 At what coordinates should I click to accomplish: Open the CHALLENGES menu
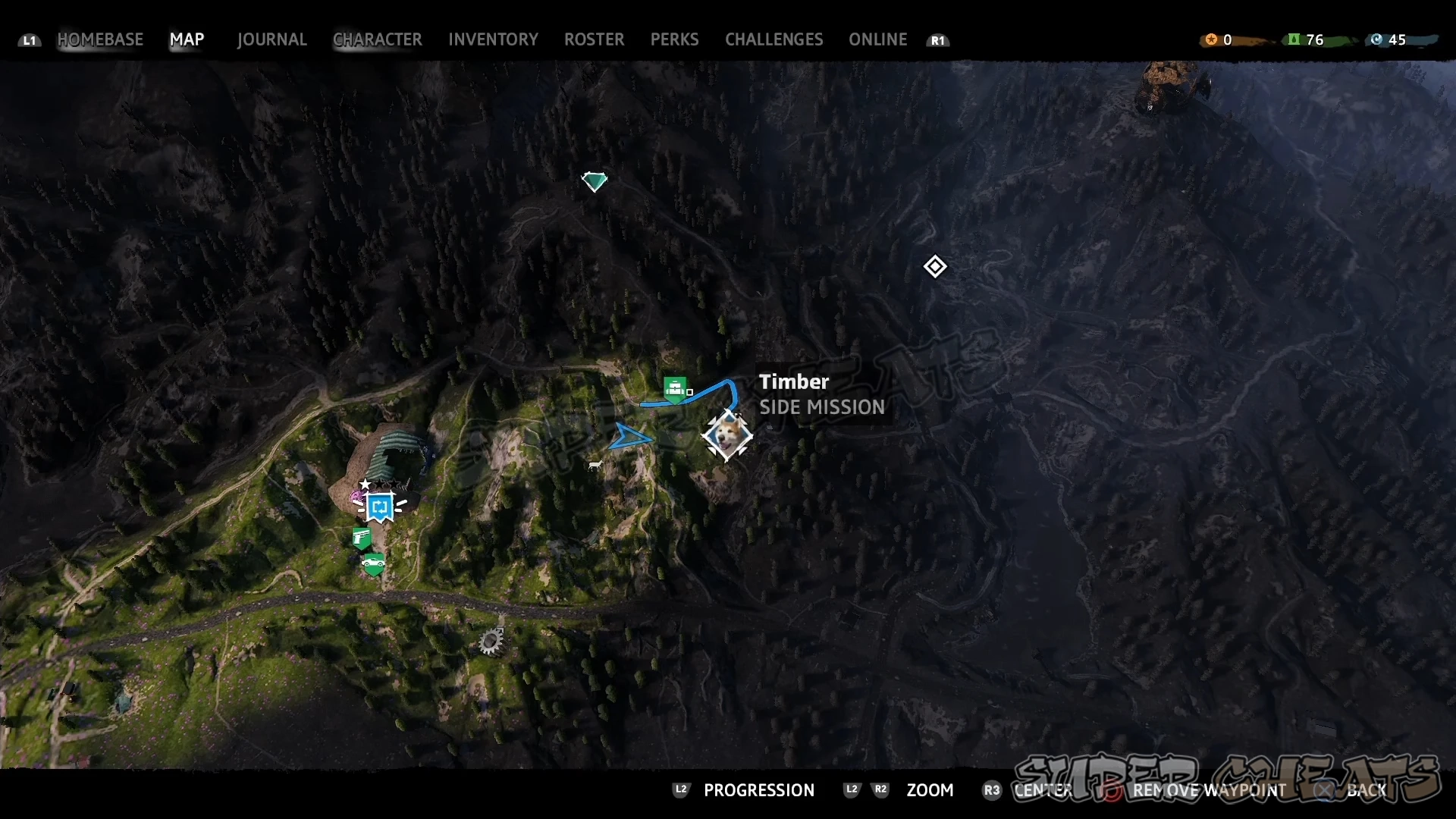[773, 39]
